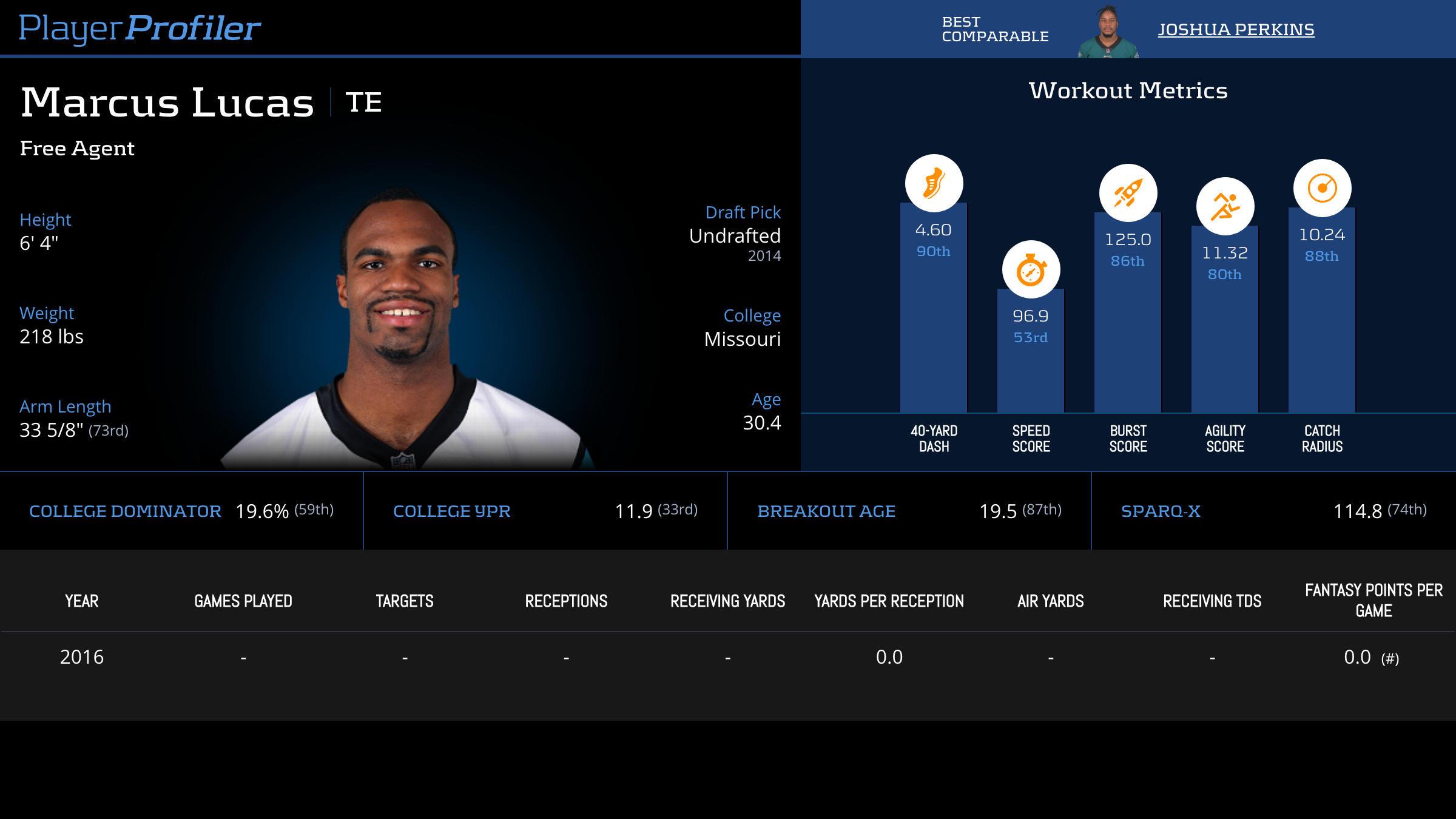The width and height of the screenshot is (1456, 819).
Task: Click the Breakout Age label
Action: [x=826, y=511]
